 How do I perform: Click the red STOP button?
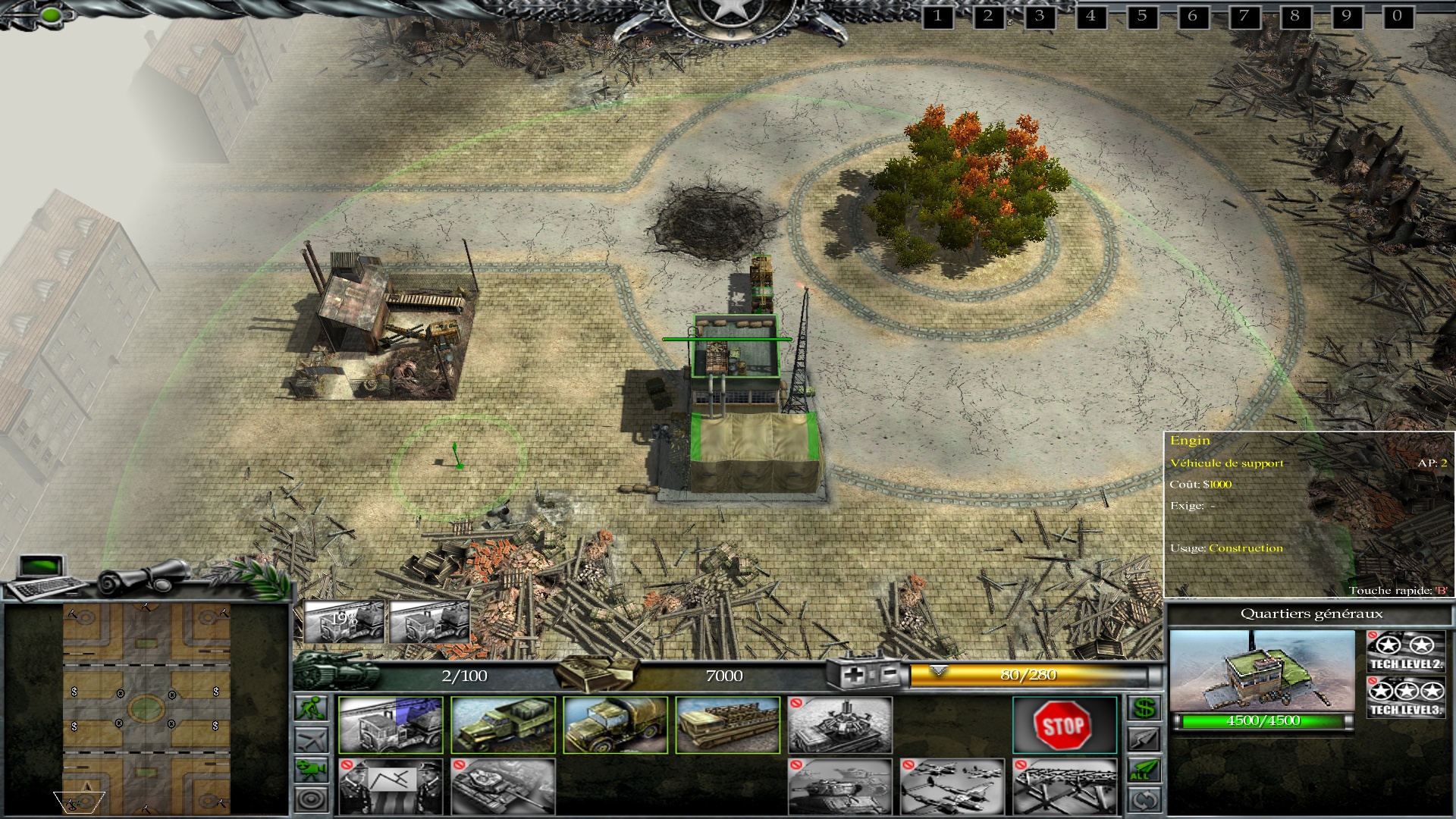pos(1064,726)
